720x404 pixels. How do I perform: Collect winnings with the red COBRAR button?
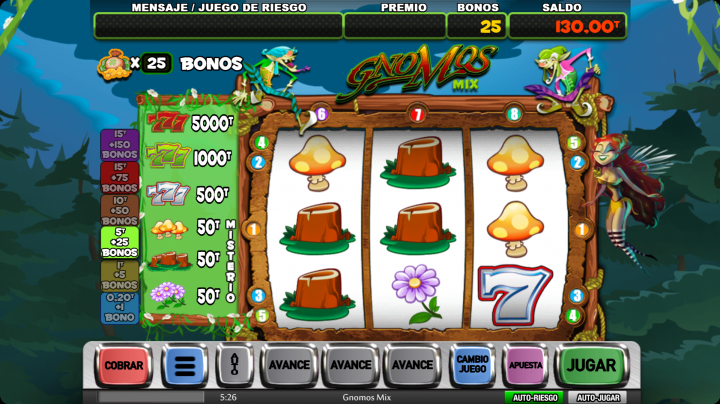tap(123, 366)
